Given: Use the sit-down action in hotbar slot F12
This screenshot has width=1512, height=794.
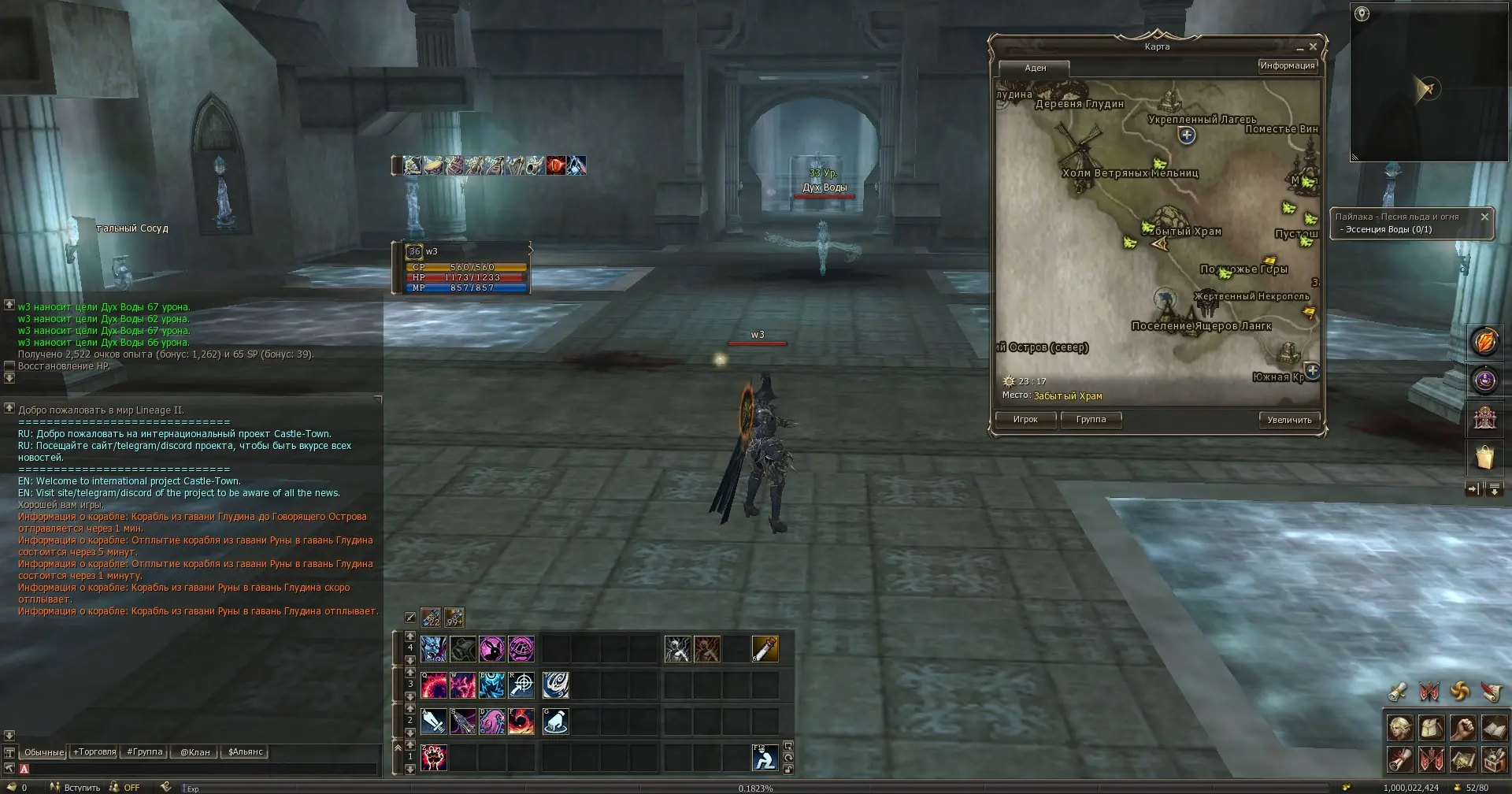Looking at the screenshot, I should point(765,758).
